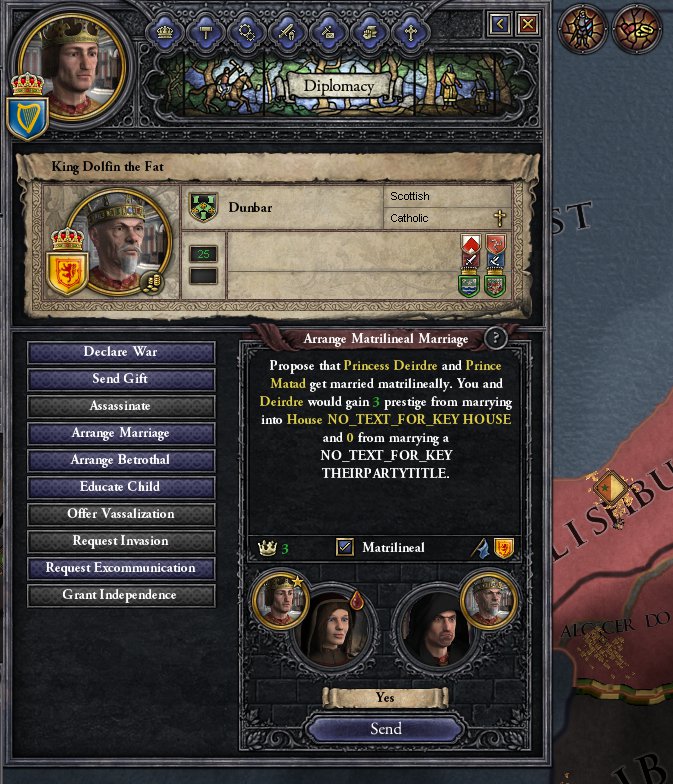Image resolution: width=673 pixels, height=784 pixels.
Task: Choose Arrange Betrothal
Action: click(x=121, y=460)
